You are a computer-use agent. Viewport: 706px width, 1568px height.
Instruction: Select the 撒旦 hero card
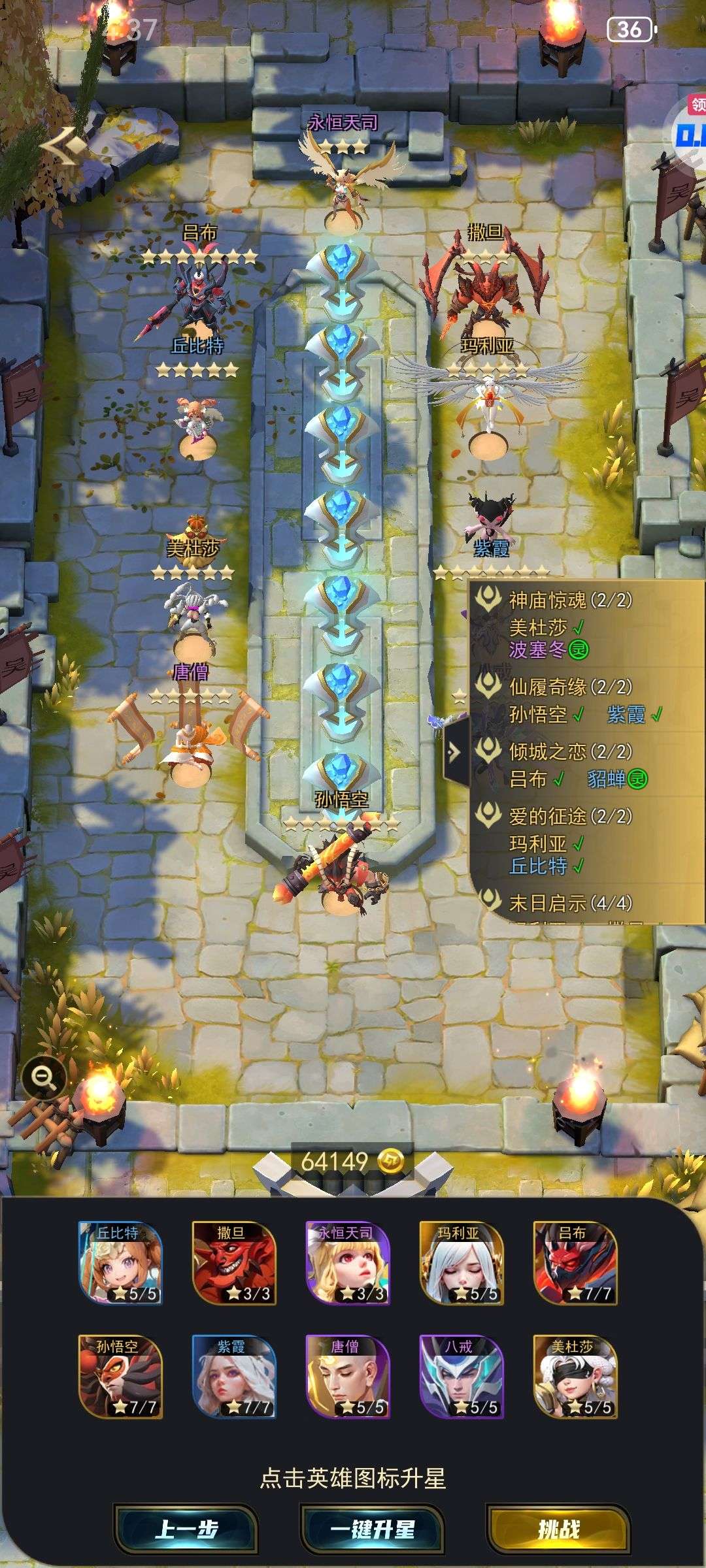234,1262
